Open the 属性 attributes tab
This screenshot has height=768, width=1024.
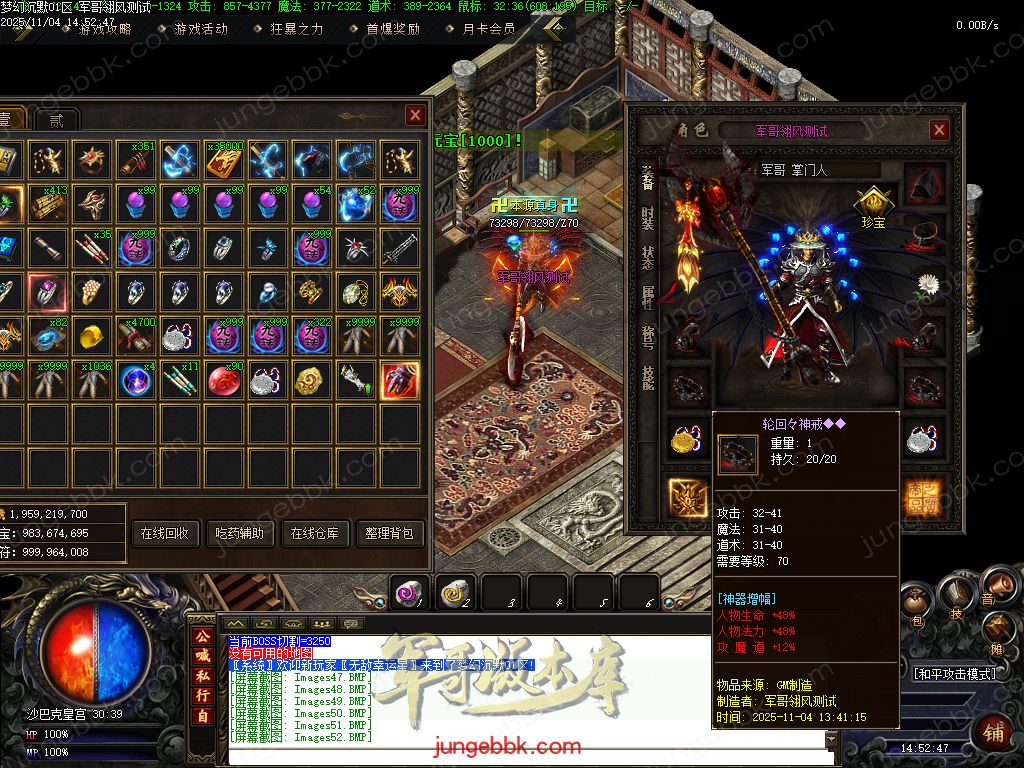(x=647, y=297)
